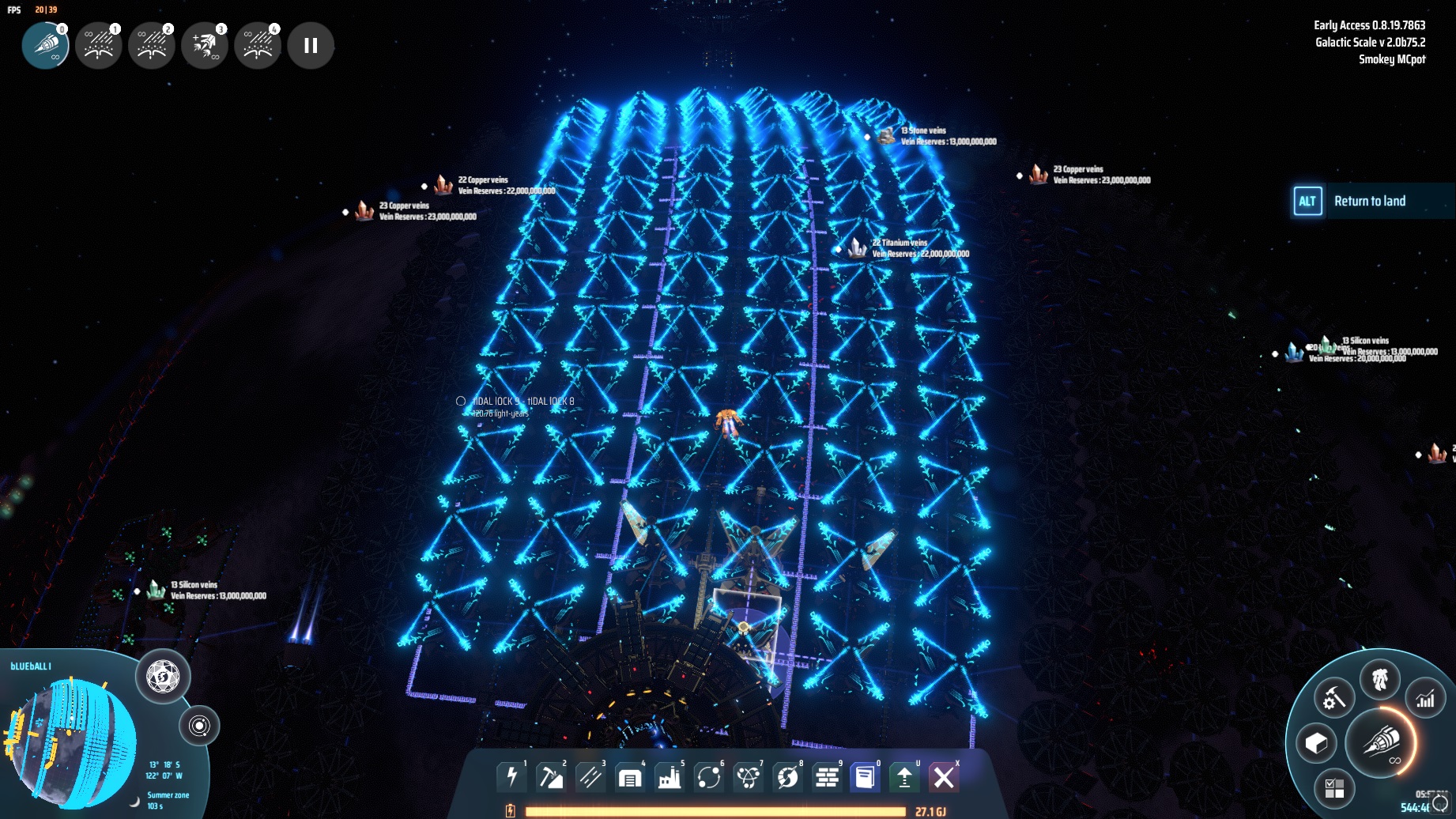Screen dimensions: 1456x819
Task: Open the storage build category
Action: click(x=630, y=777)
